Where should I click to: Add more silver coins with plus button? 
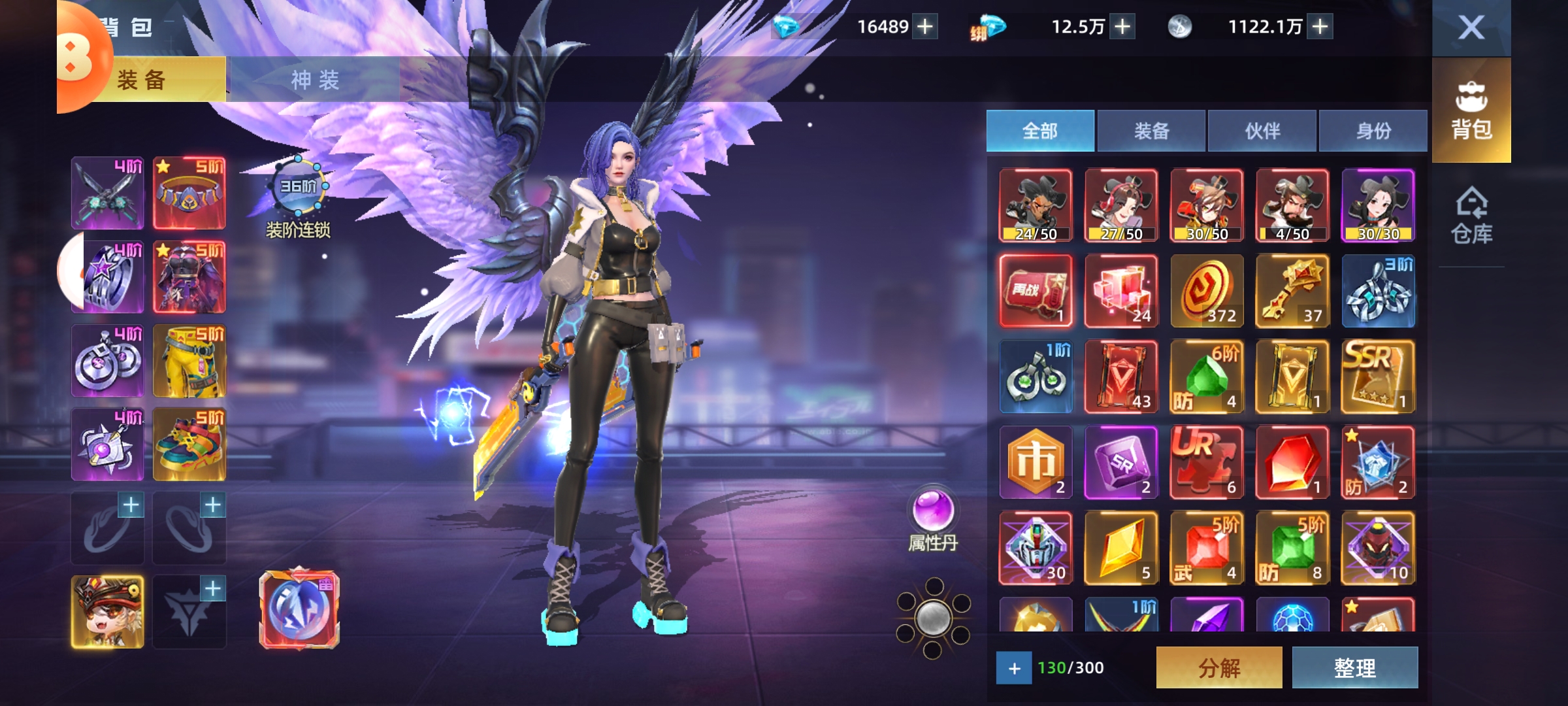[1320, 27]
